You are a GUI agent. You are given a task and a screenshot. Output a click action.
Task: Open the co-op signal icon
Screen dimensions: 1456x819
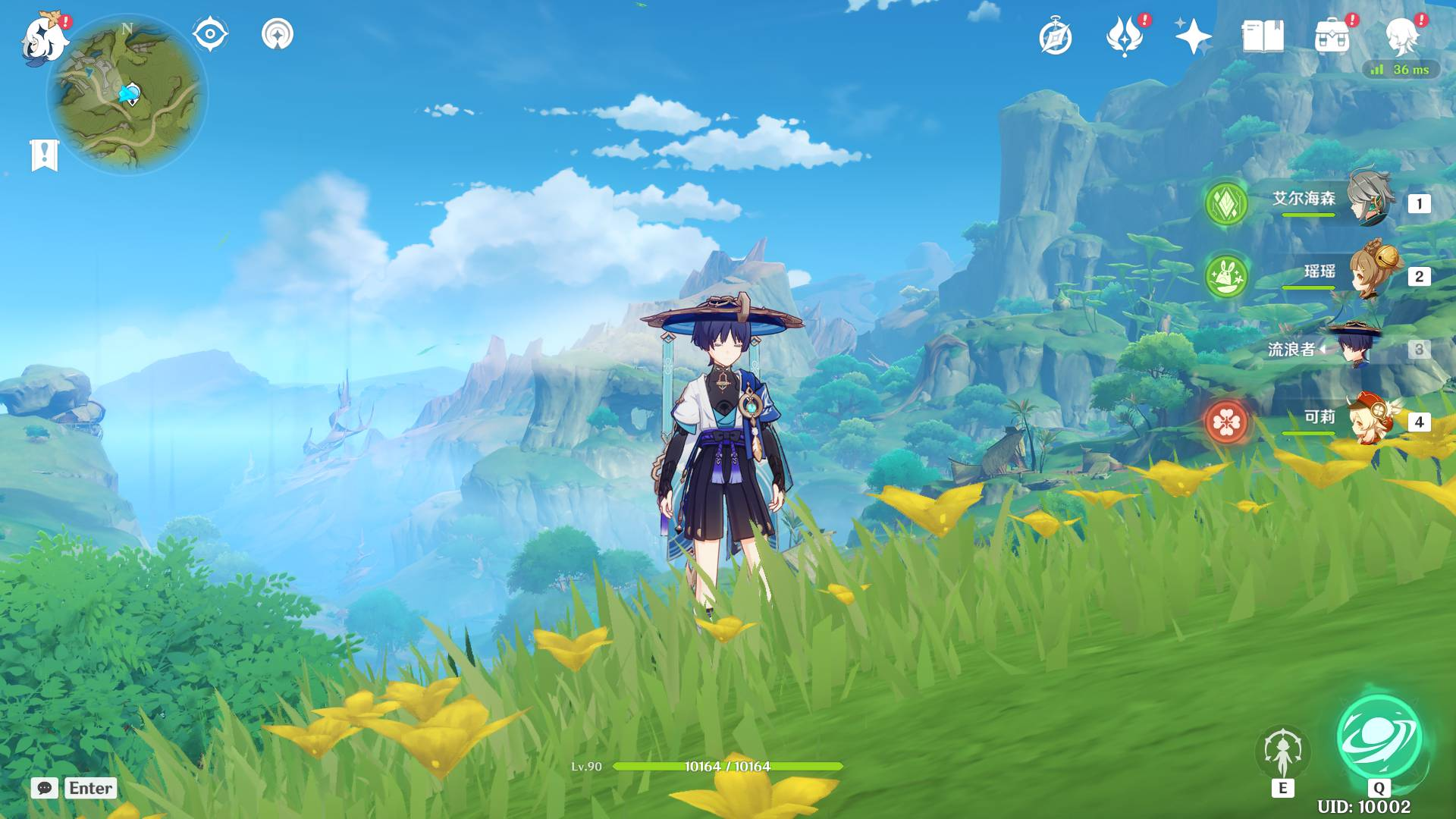[x=278, y=35]
